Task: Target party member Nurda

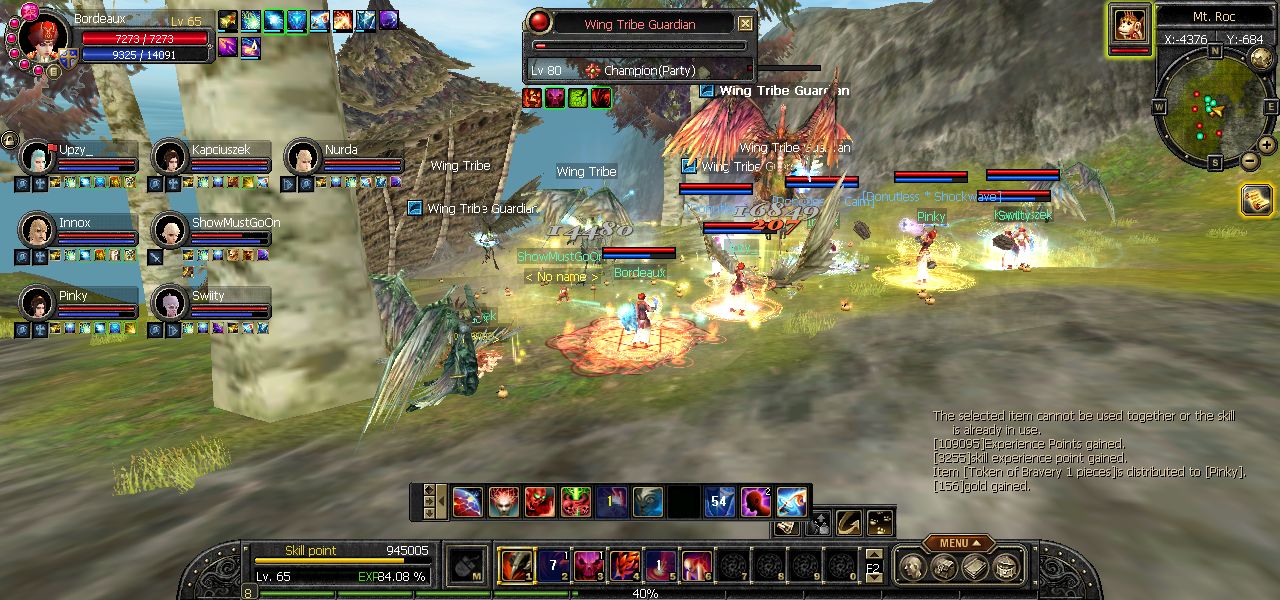Action: [x=302, y=158]
